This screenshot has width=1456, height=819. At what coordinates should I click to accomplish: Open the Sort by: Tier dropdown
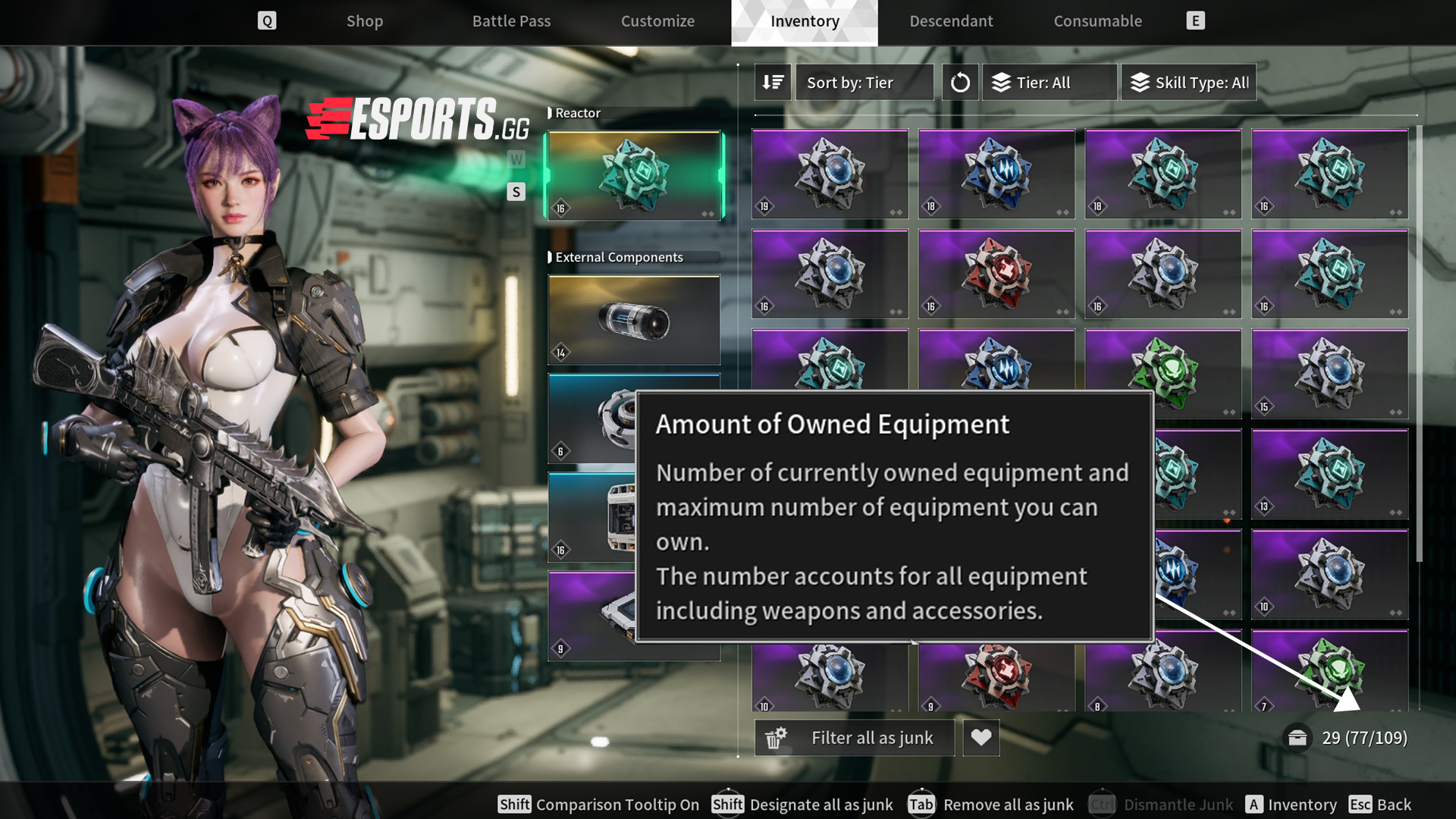(864, 82)
